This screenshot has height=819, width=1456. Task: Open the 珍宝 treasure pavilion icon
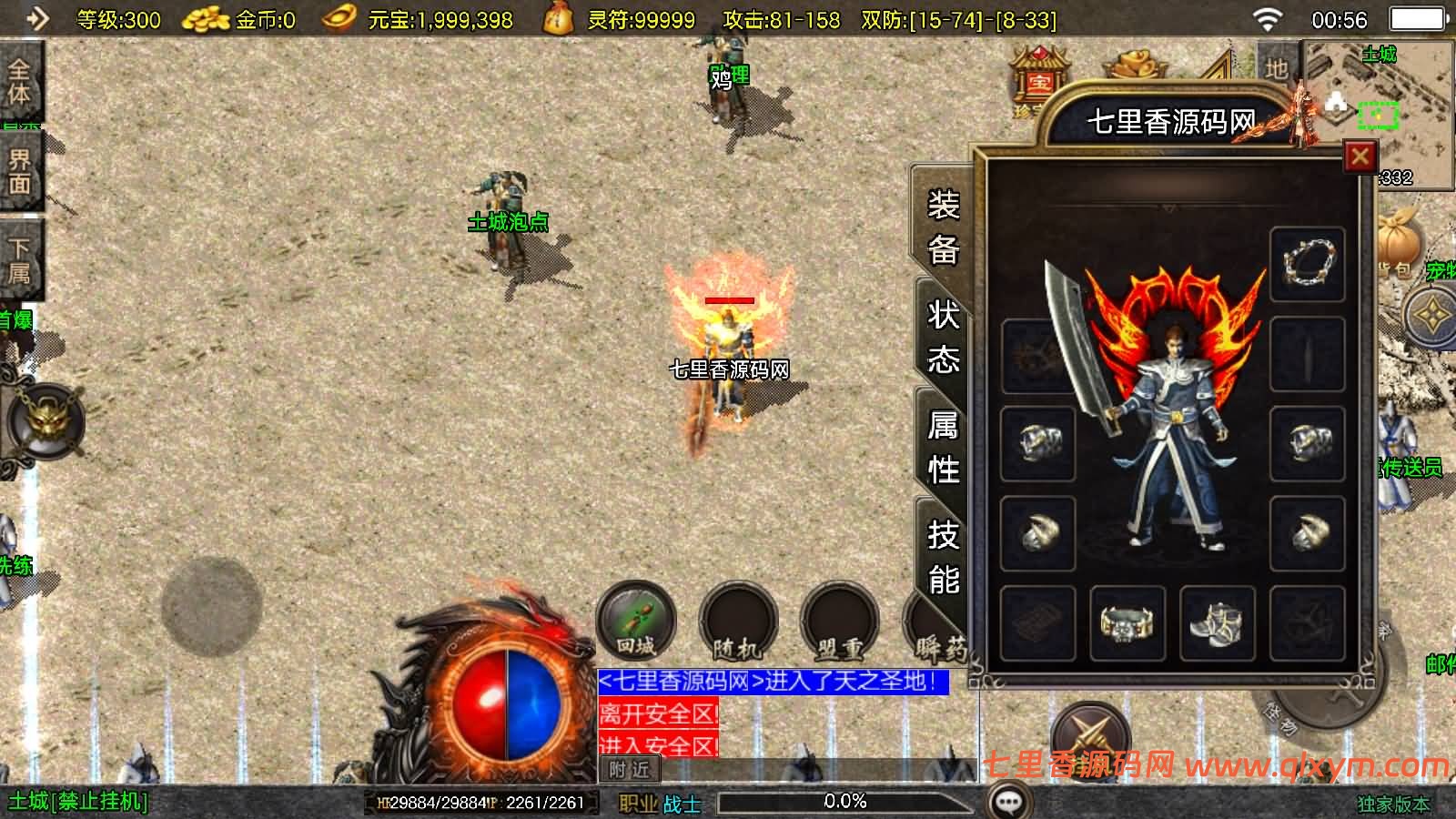[1037, 77]
